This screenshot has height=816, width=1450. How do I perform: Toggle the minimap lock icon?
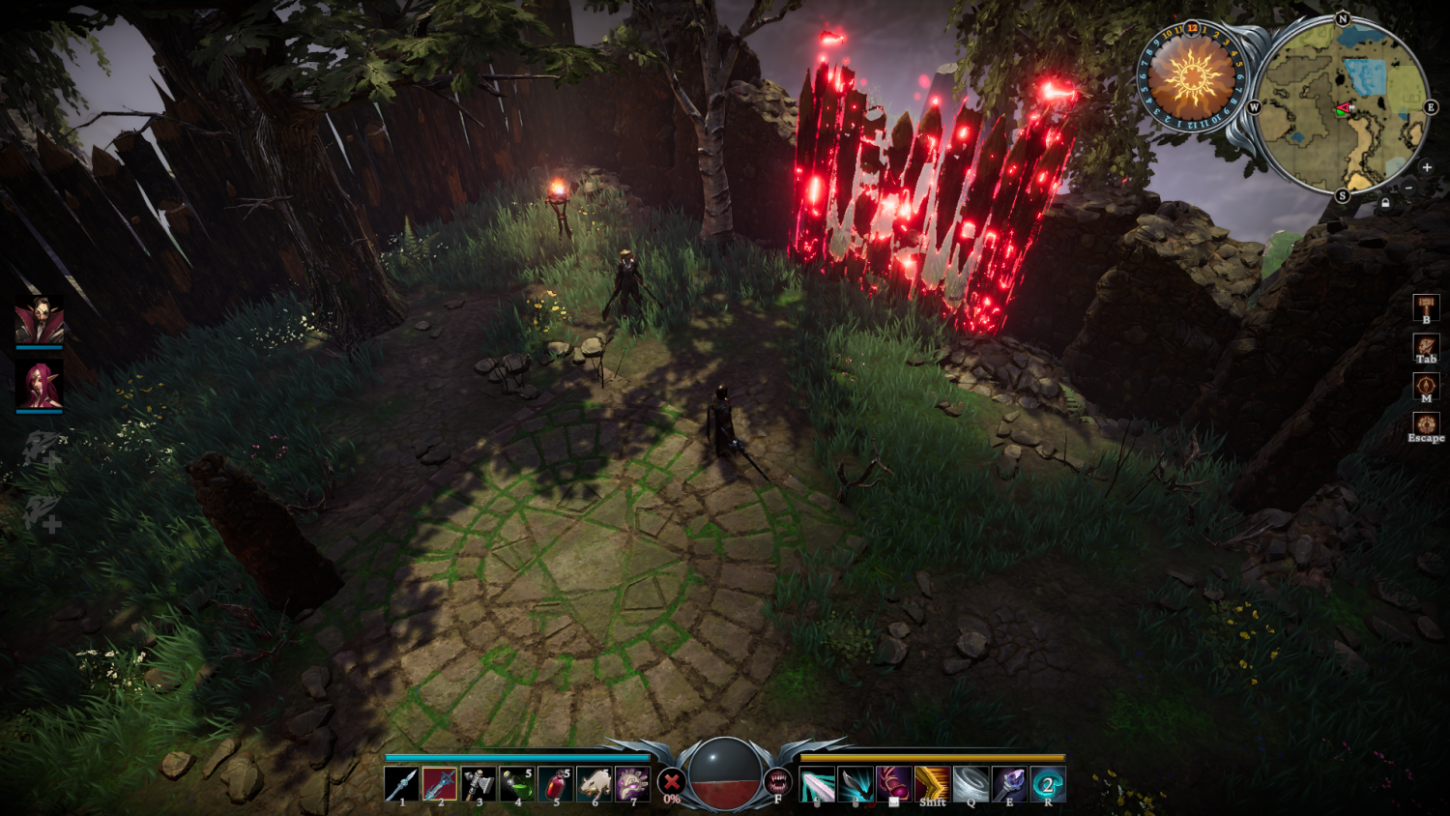[1385, 203]
